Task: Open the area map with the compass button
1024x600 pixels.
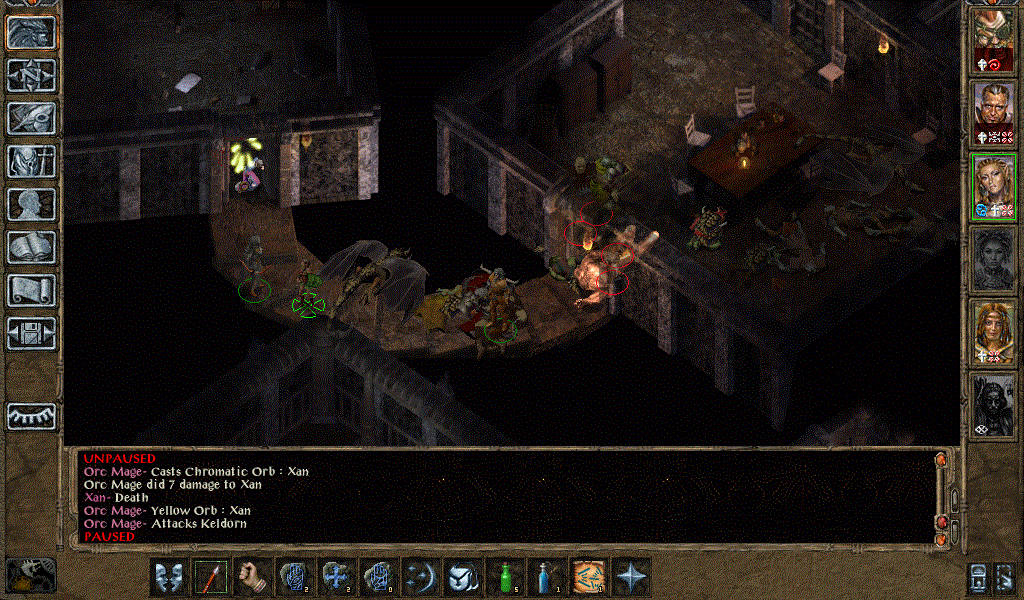Action: tap(31, 75)
